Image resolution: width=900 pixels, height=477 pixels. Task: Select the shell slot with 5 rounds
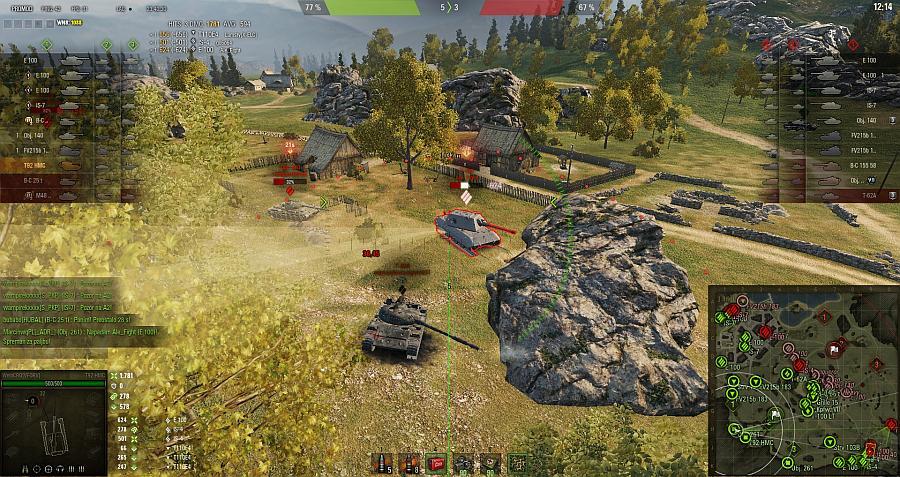381,462
